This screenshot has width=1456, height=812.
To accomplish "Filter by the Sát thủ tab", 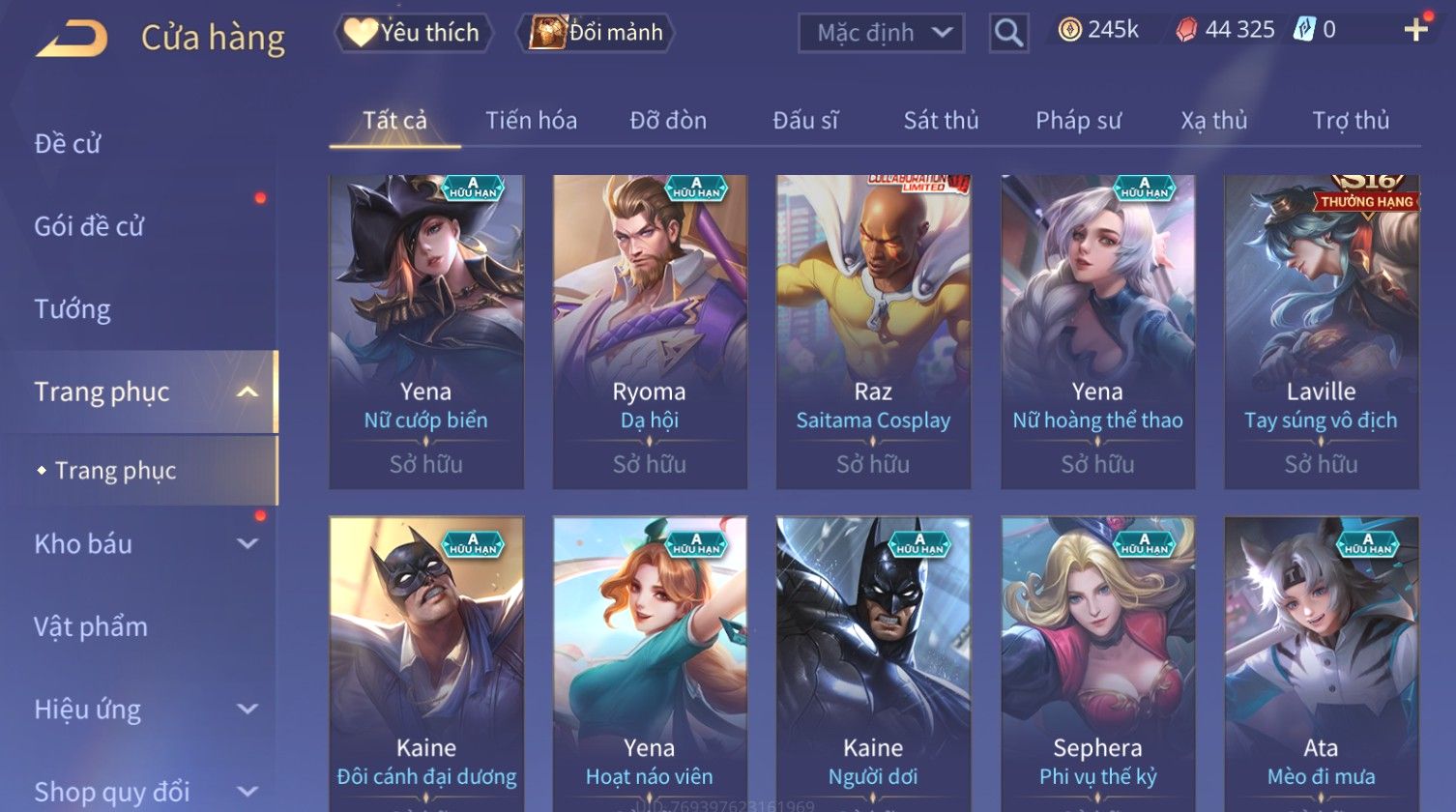I will (x=941, y=121).
